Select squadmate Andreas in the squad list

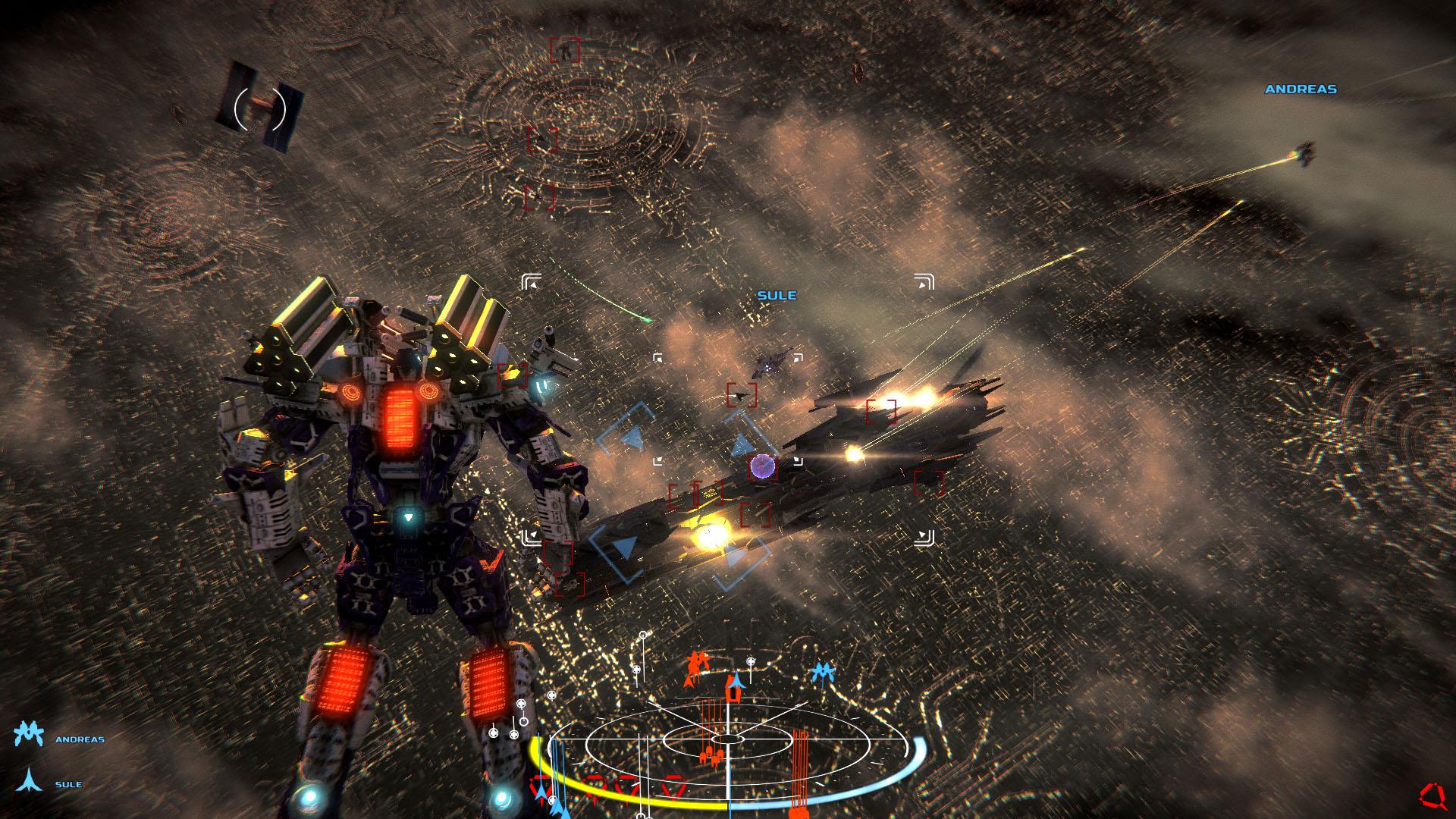[79, 739]
